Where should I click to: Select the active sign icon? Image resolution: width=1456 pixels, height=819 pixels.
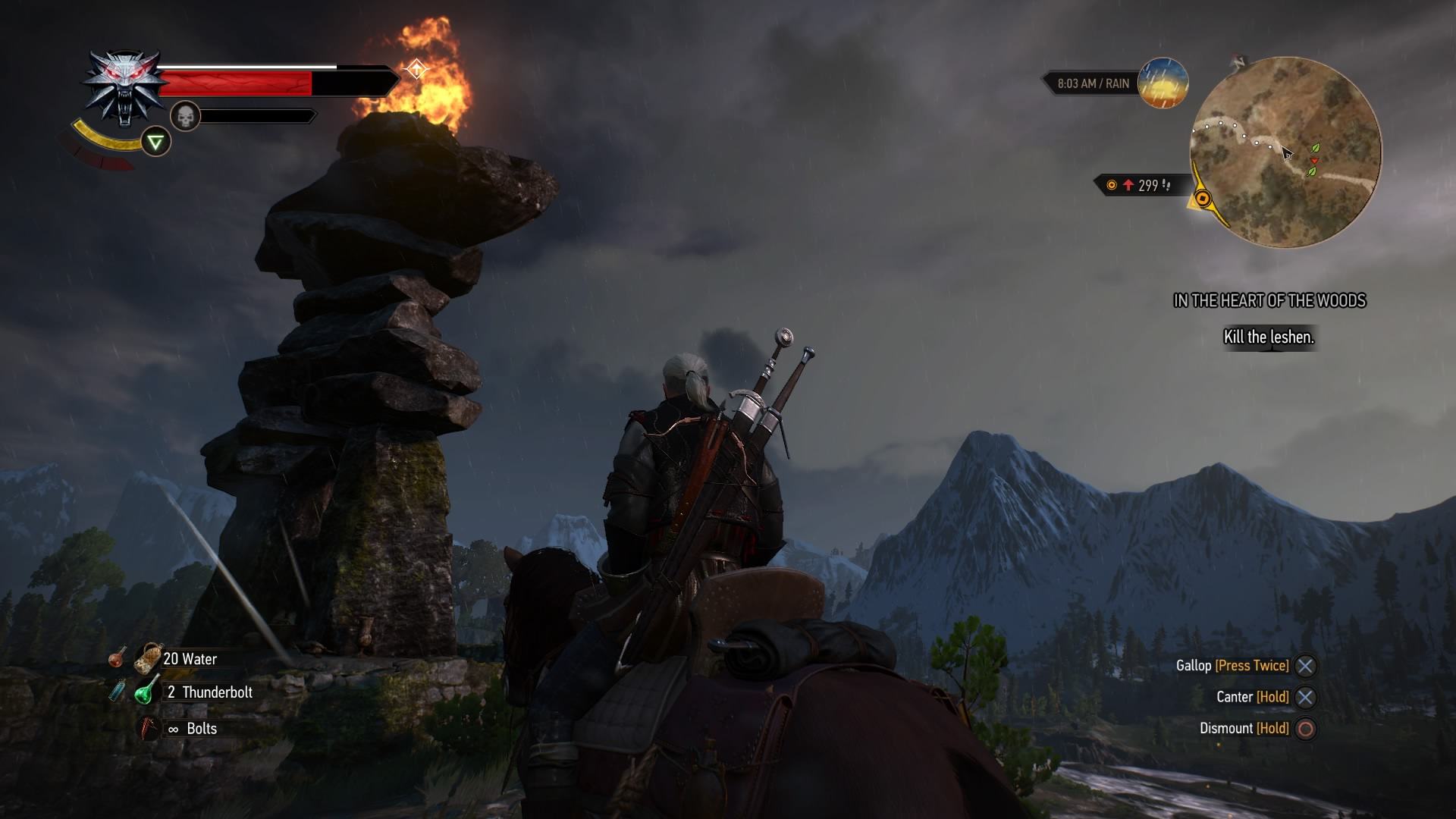click(155, 142)
